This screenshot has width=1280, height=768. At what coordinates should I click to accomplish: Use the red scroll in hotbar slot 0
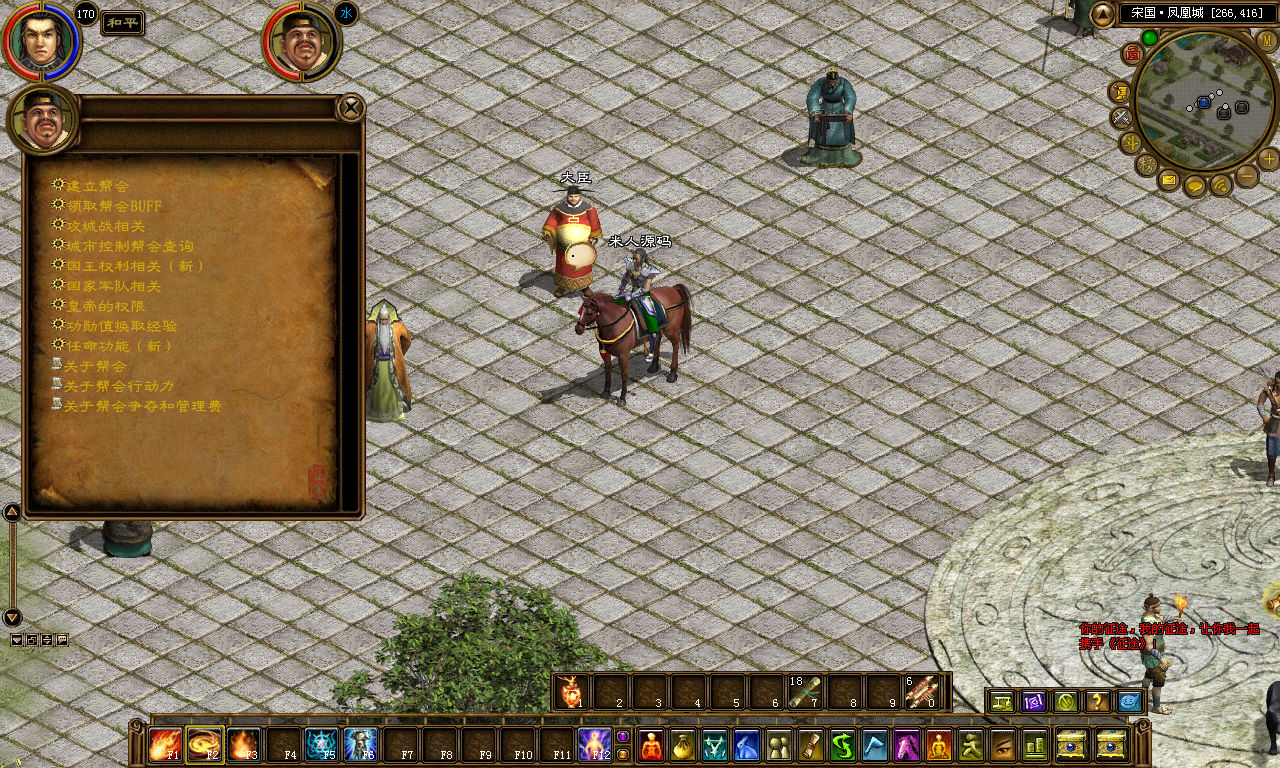(923, 692)
